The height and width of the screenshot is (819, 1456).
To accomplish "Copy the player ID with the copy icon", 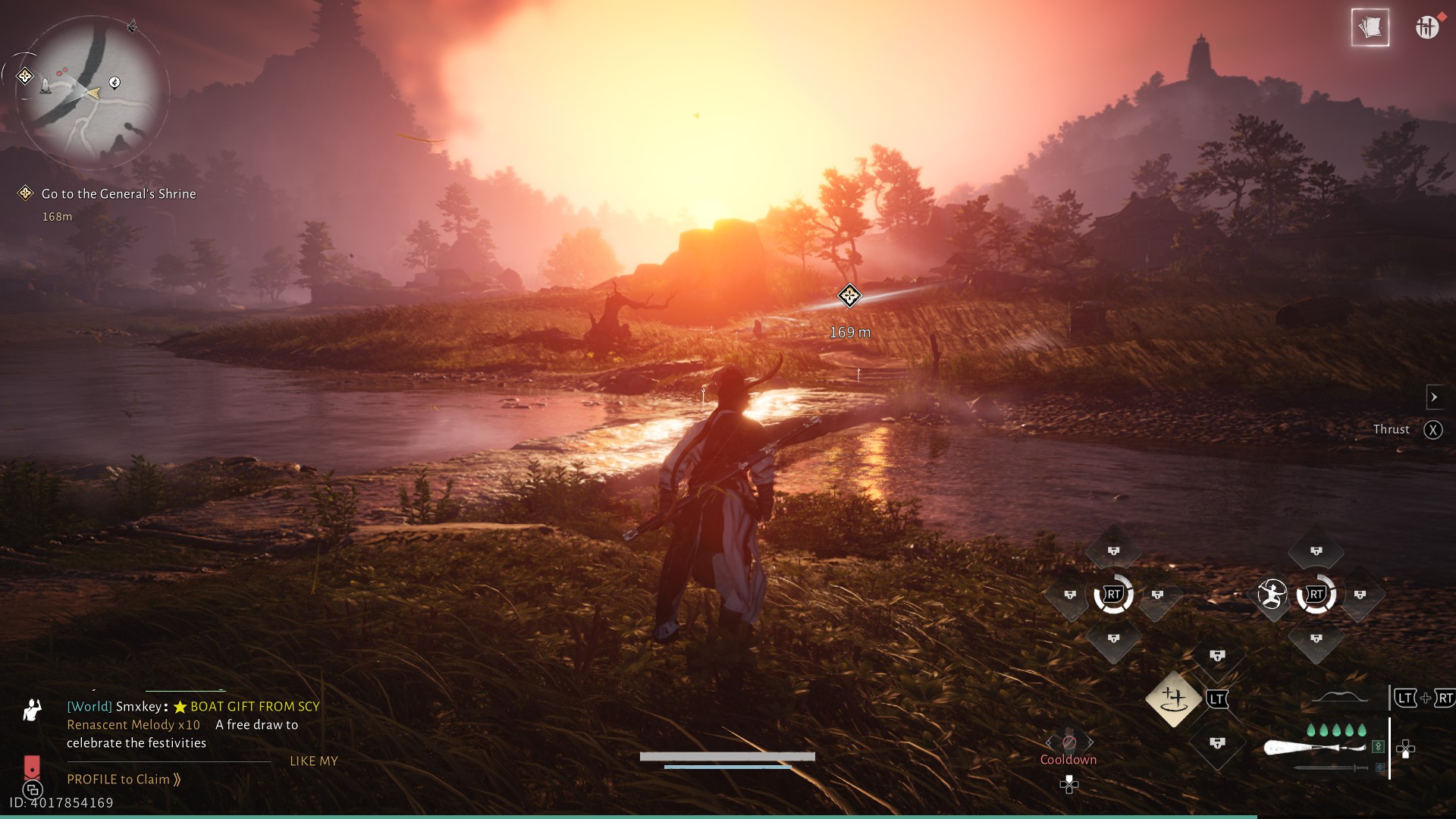I will tap(32, 790).
